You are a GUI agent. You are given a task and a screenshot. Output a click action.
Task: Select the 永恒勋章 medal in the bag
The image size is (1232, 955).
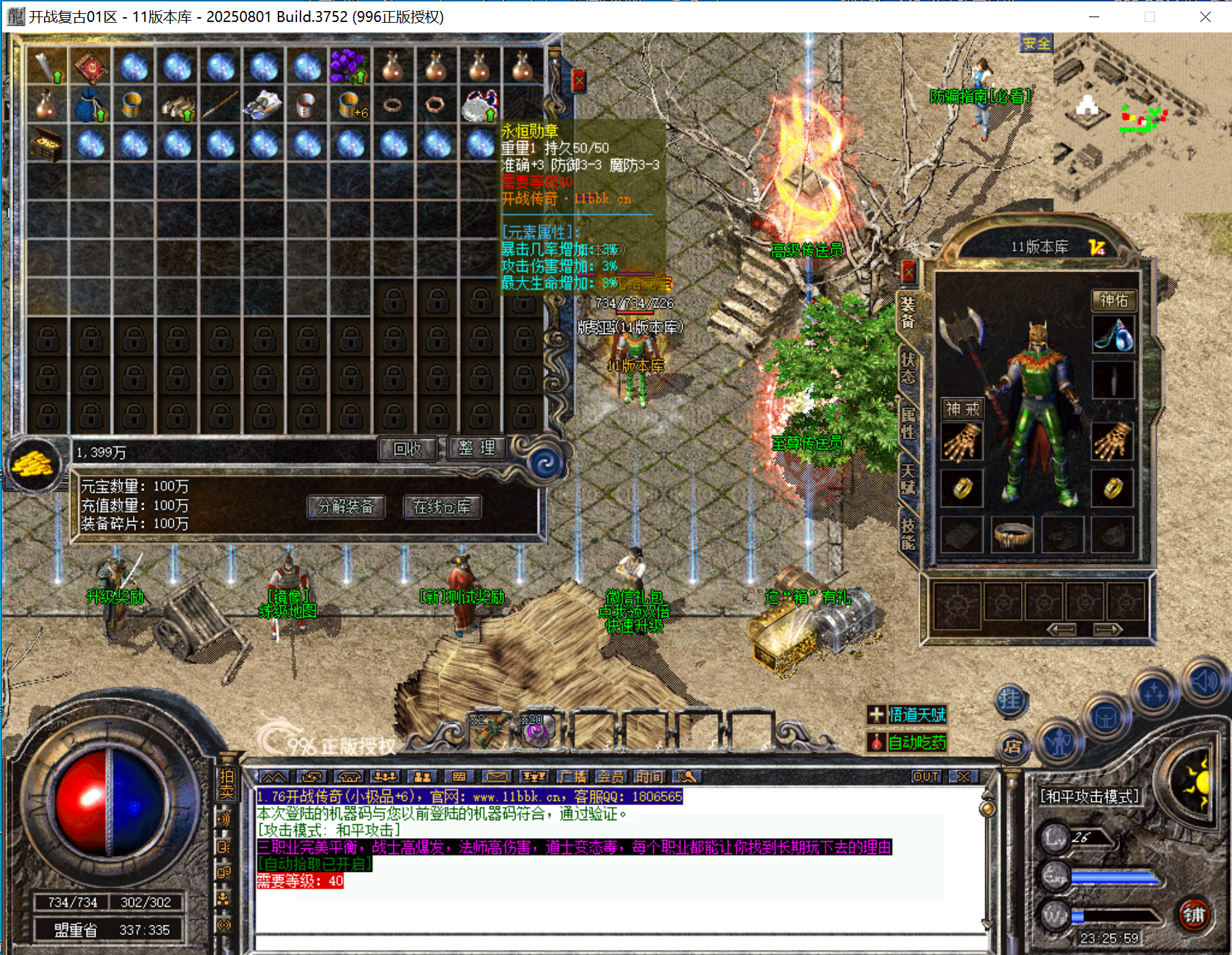click(479, 105)
